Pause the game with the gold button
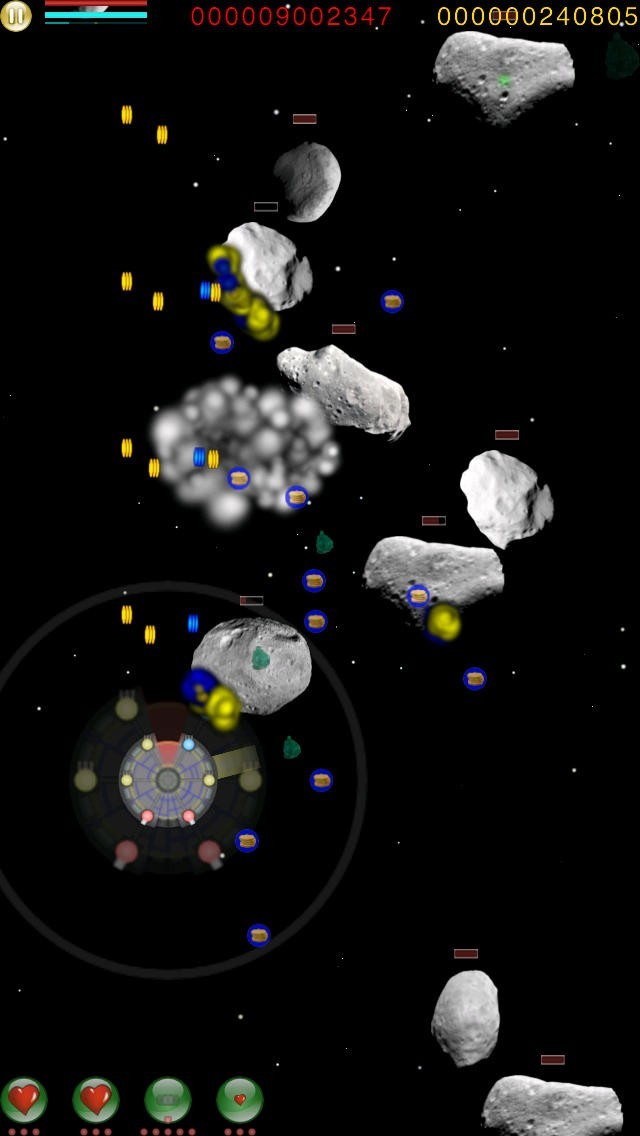Screen dimensions: 640x1136 (x=16, y=15)
